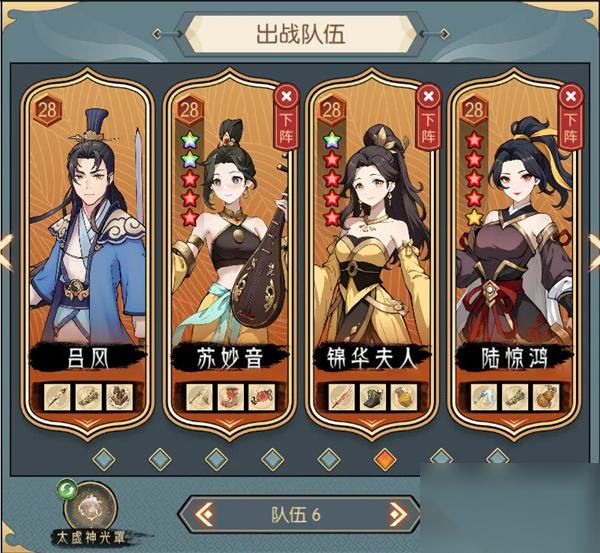
Task: Open the 太虚神光罩 formation icon
Action: point(94,505)
